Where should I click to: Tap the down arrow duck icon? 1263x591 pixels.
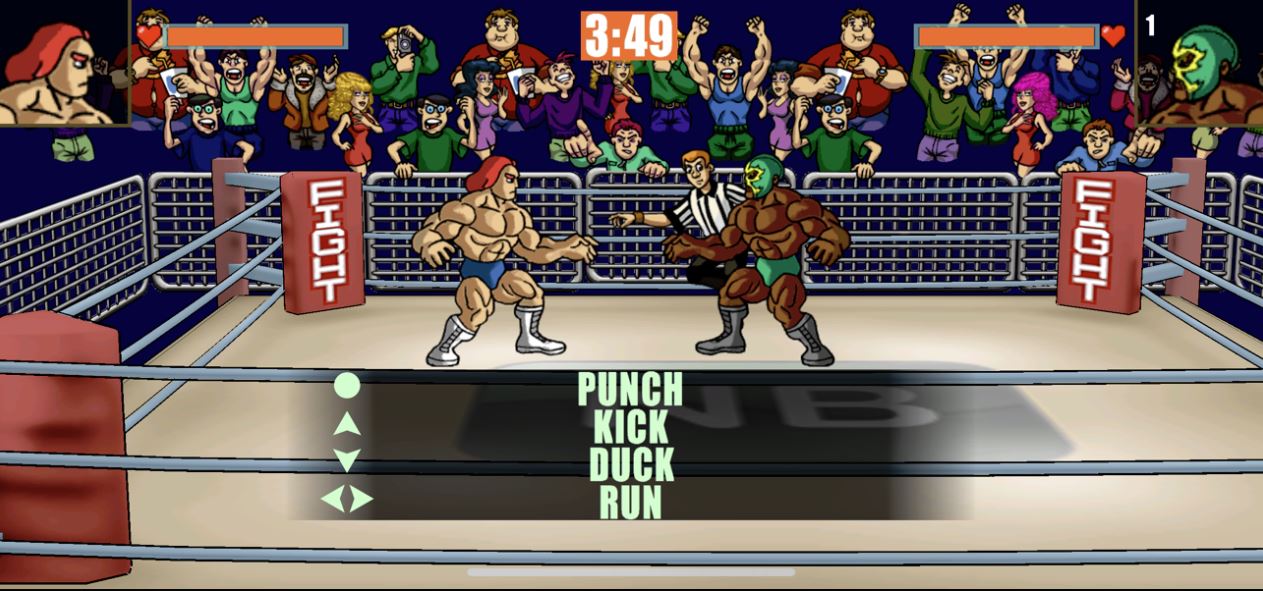point(346,460)
